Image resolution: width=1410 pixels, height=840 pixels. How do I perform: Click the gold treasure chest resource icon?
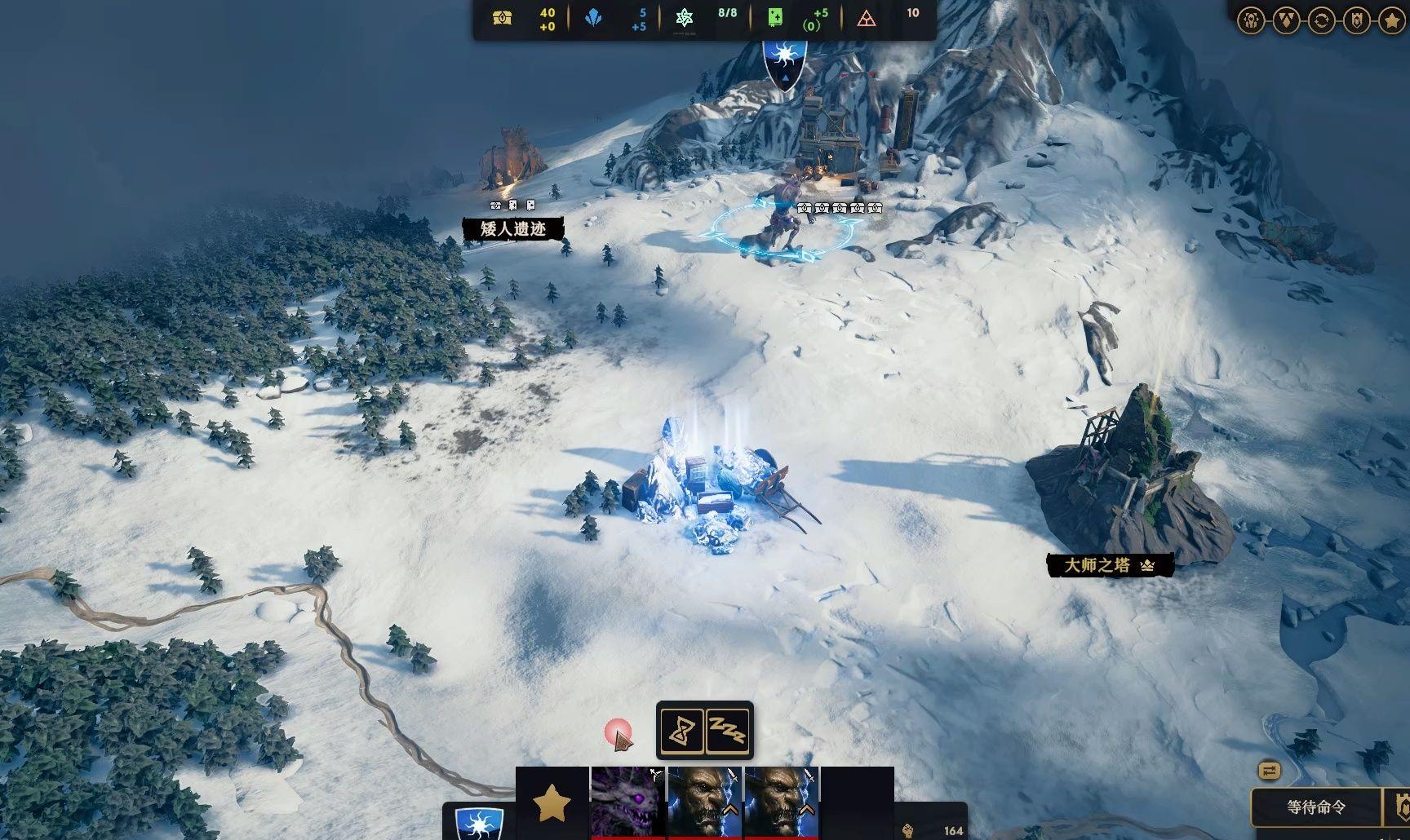[x=503, y=19]
